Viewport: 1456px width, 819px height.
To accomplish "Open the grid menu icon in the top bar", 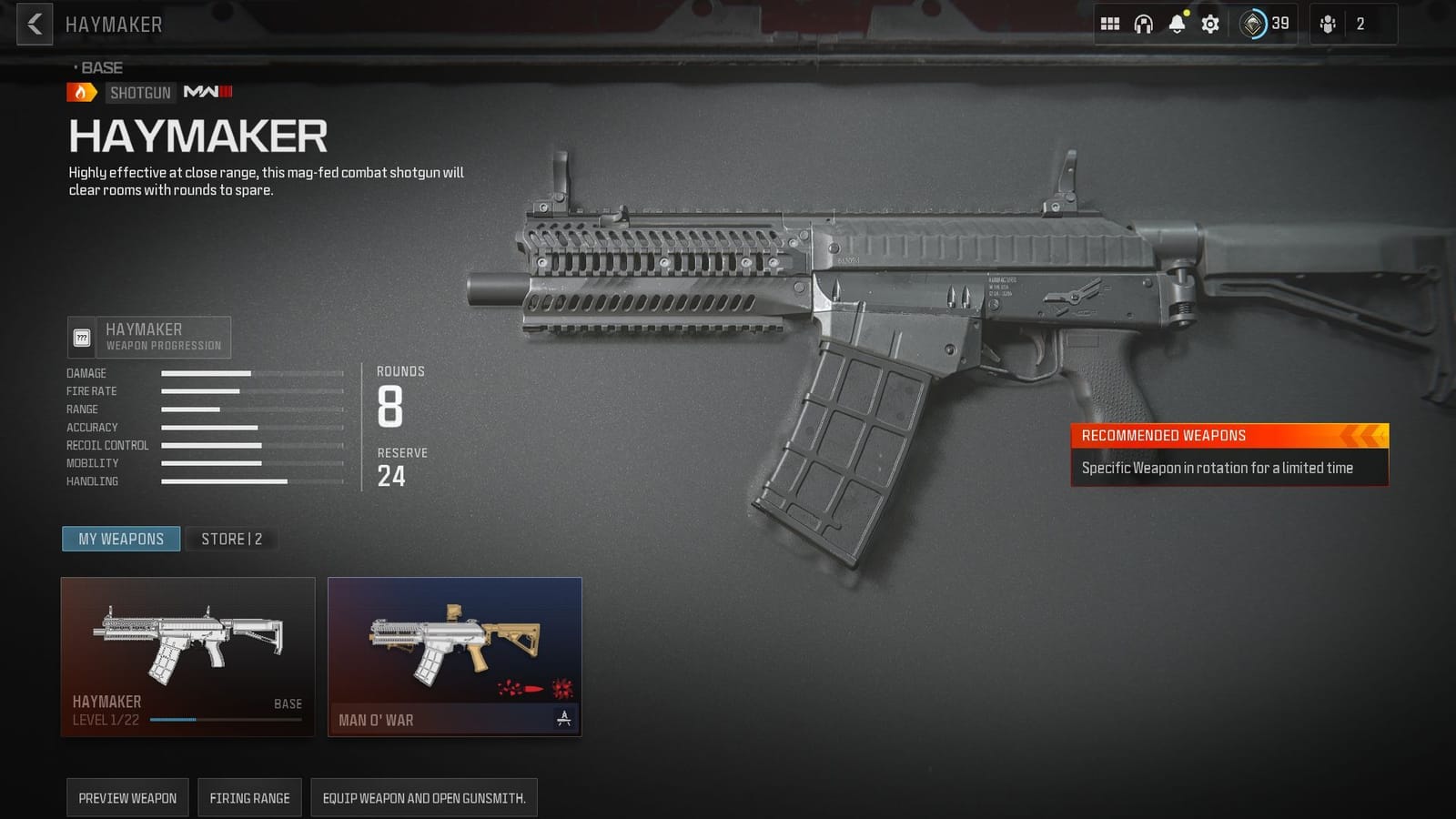I will point(1110,24).
